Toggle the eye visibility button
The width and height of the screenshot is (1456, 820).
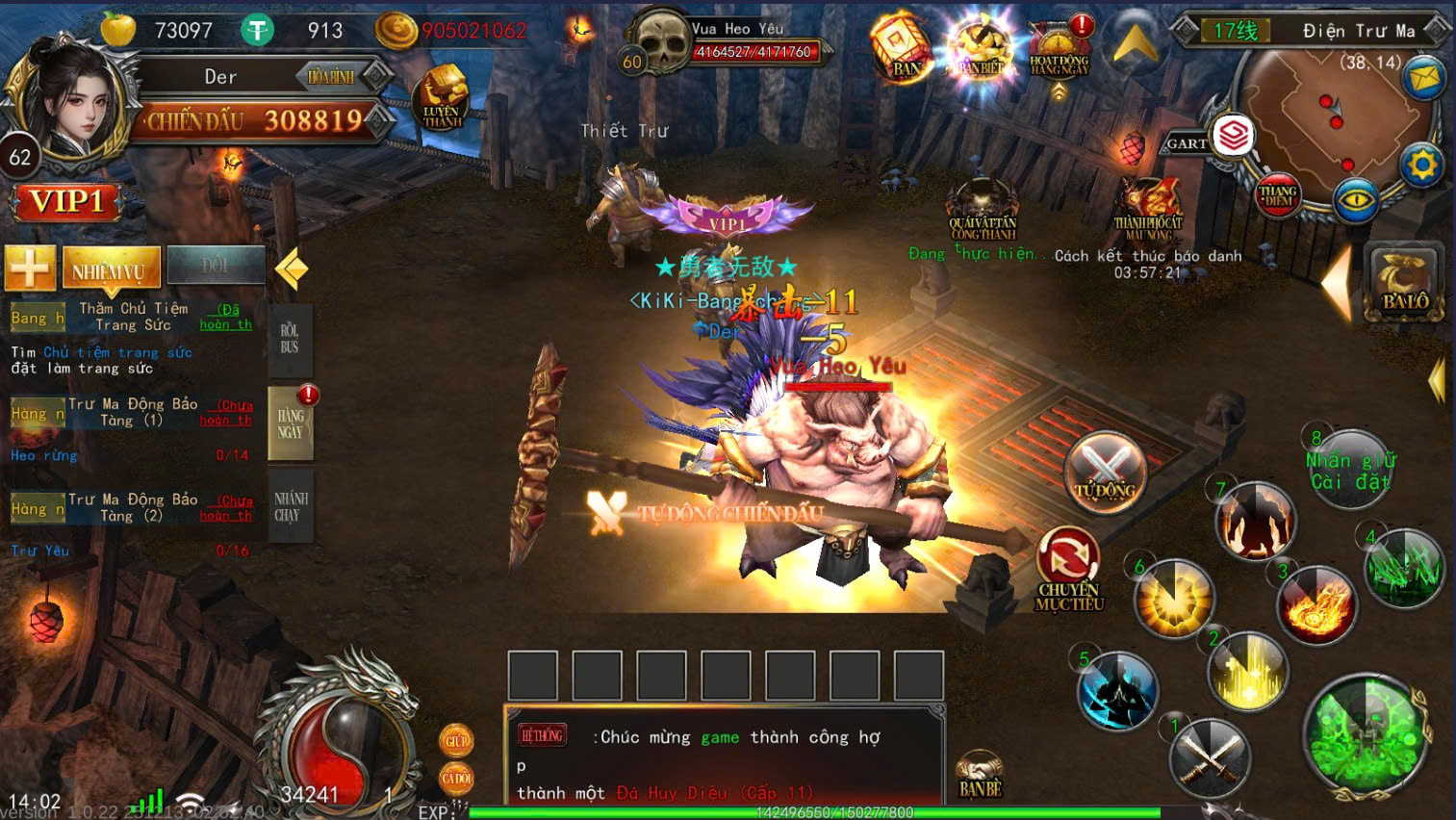pyautogui.click(x=1356, y=201)
